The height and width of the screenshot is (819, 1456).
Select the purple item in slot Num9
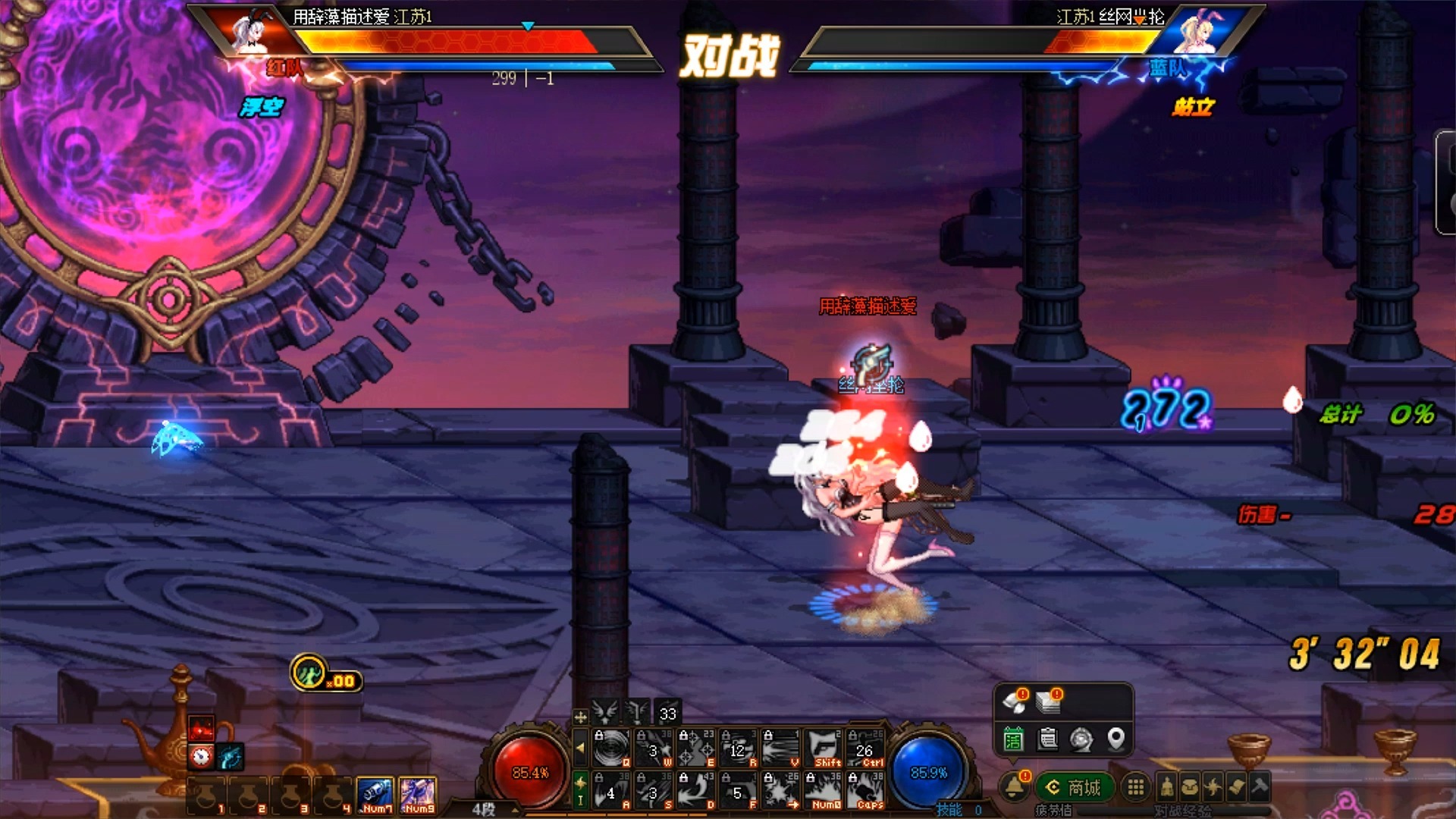coord(418,795)
